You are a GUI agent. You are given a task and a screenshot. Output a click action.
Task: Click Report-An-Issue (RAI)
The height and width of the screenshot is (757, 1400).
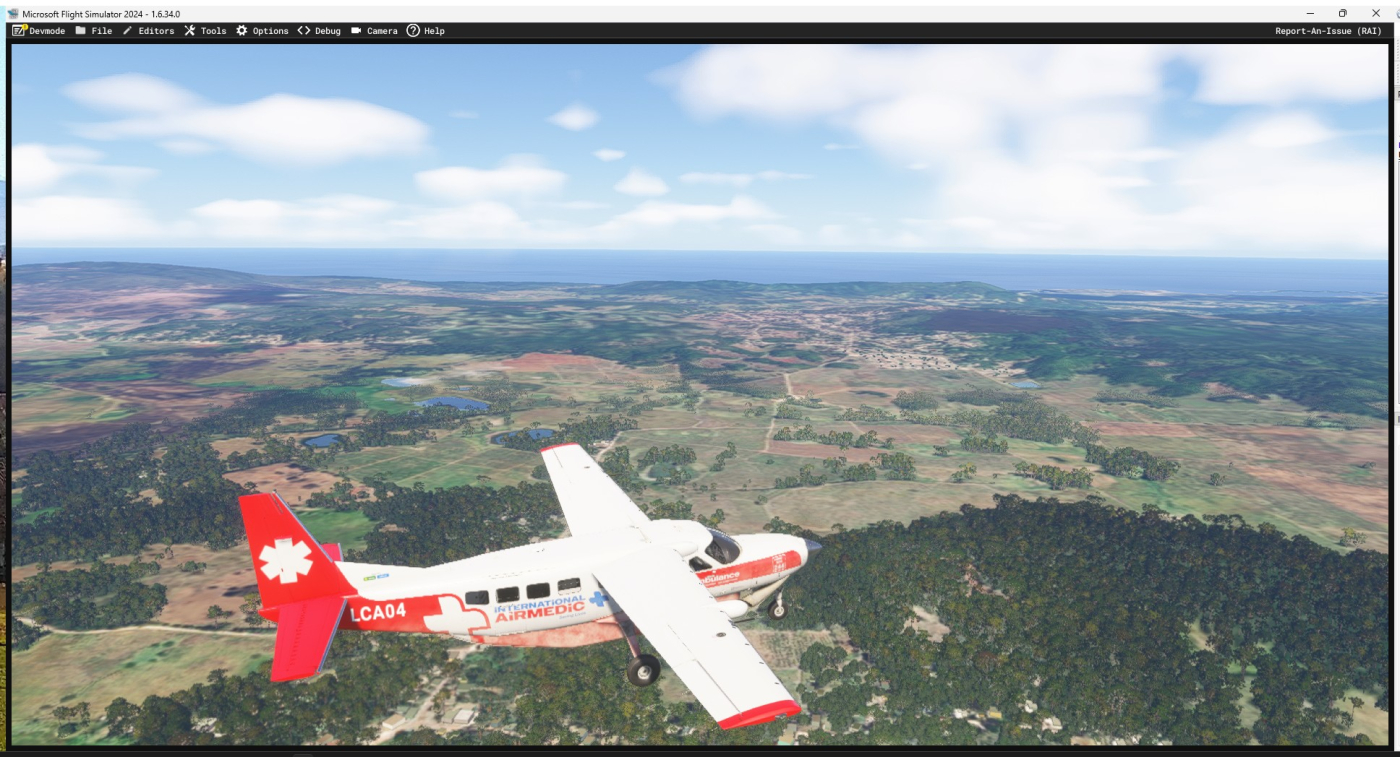tap(1328, 31)
